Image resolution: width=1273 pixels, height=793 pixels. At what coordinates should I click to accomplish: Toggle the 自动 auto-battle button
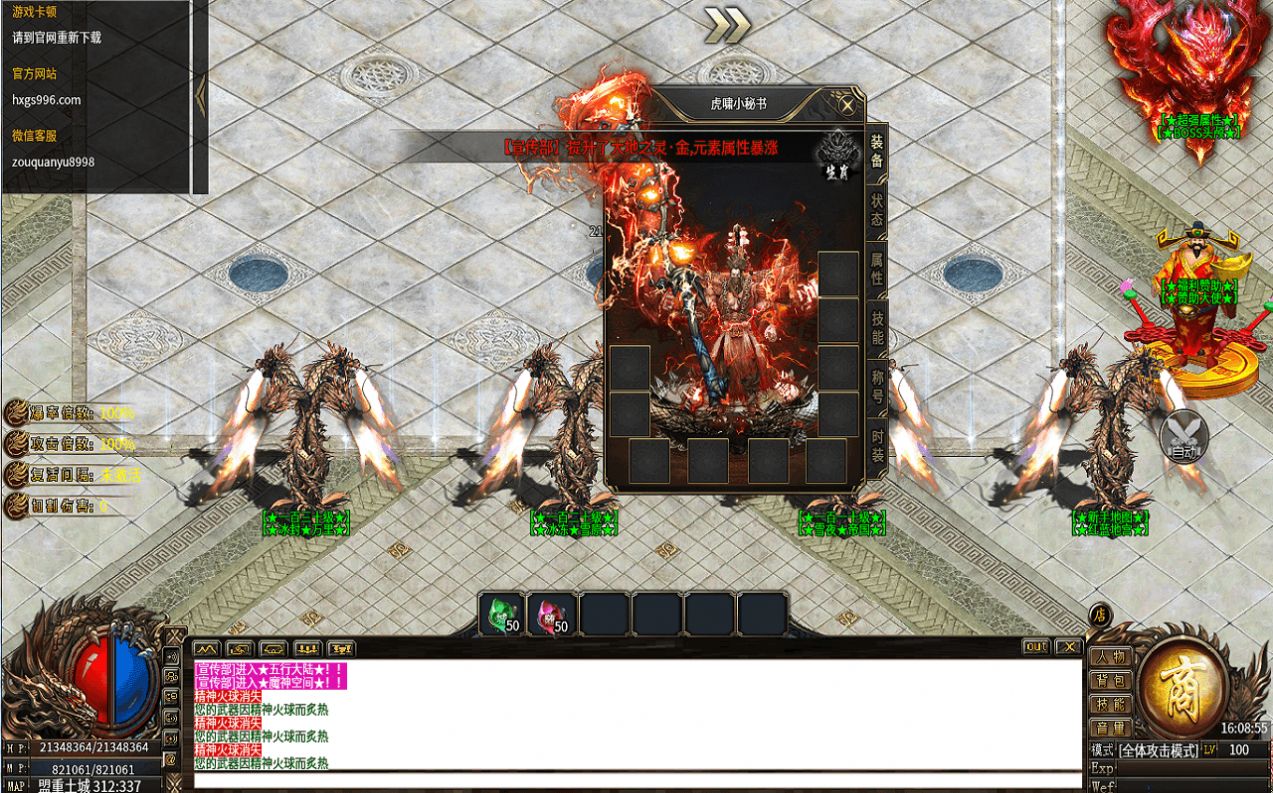(x=1184, y=438)
